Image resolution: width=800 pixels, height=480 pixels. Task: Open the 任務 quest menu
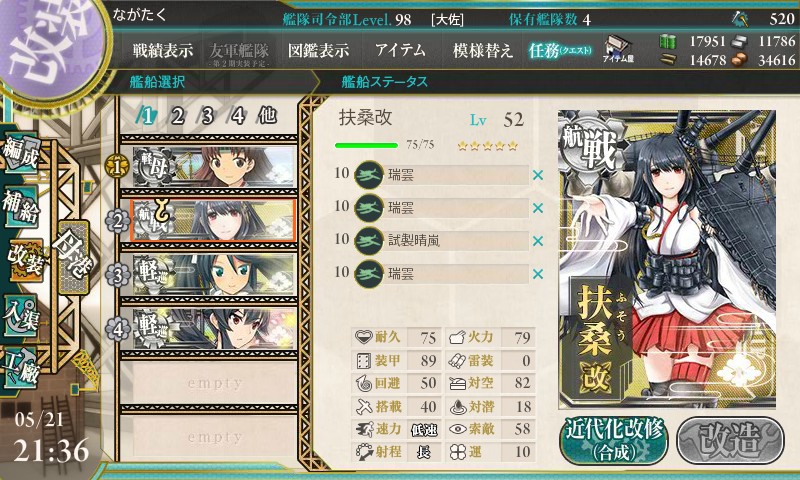pyautogui.click(x=560, y=50)
